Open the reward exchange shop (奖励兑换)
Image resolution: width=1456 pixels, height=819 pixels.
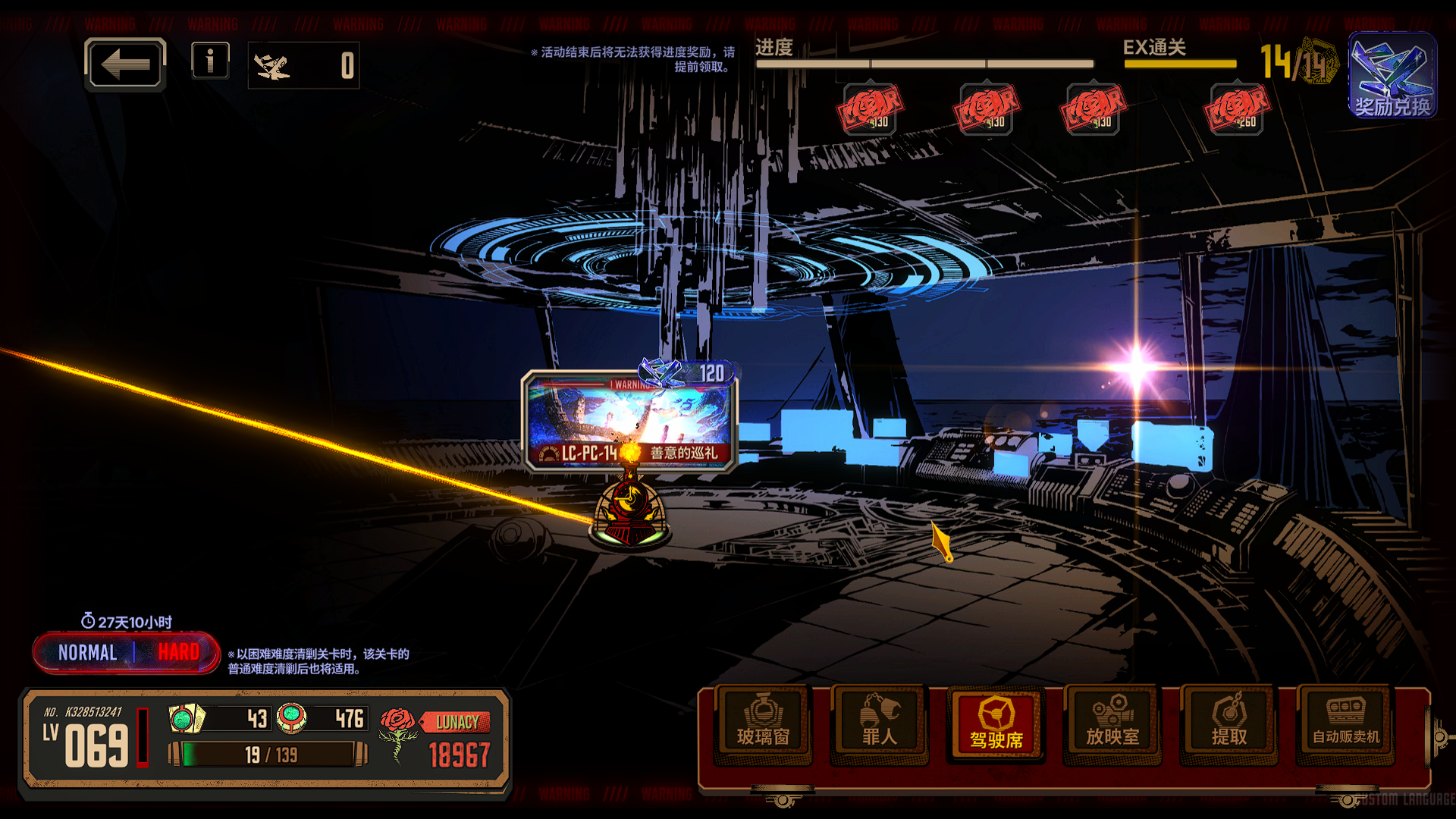(1392, 75)
